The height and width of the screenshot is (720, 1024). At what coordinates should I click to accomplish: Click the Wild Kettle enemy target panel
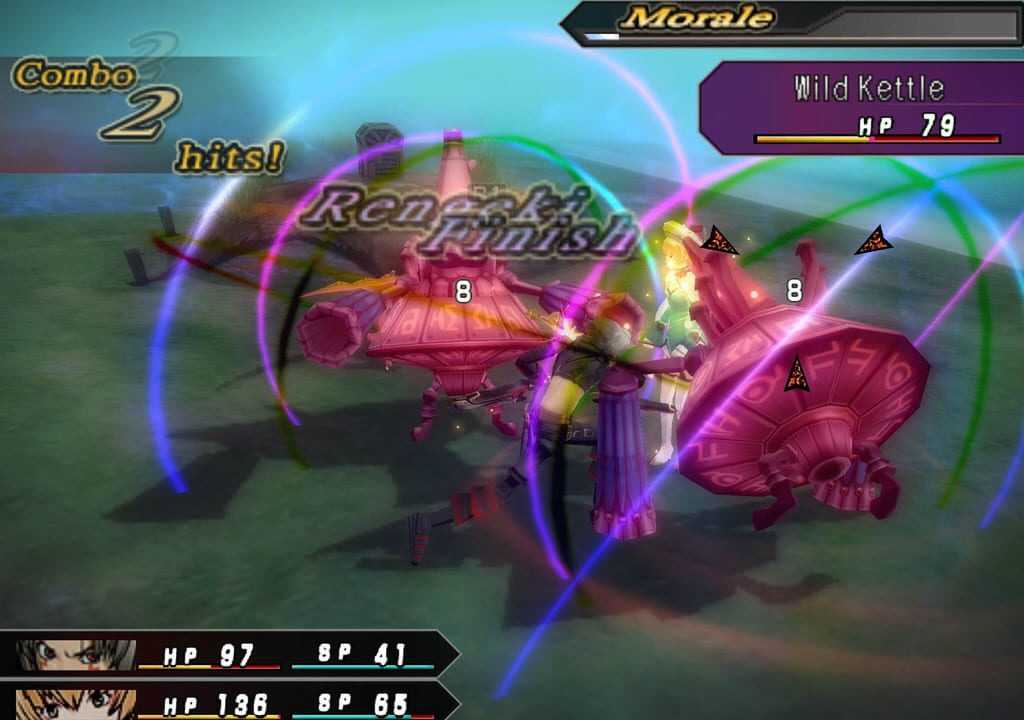(x=862, y=107)
